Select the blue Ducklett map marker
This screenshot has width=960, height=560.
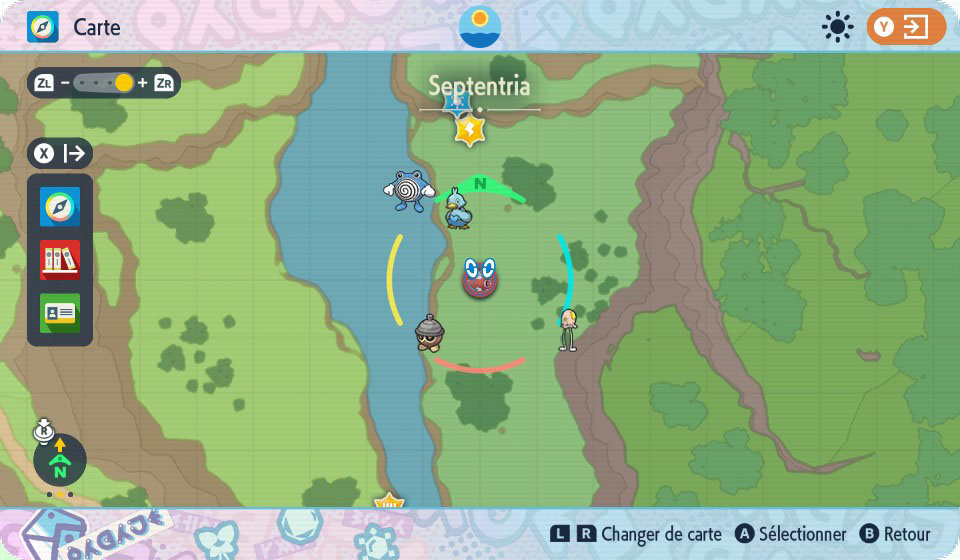(459, 208)
